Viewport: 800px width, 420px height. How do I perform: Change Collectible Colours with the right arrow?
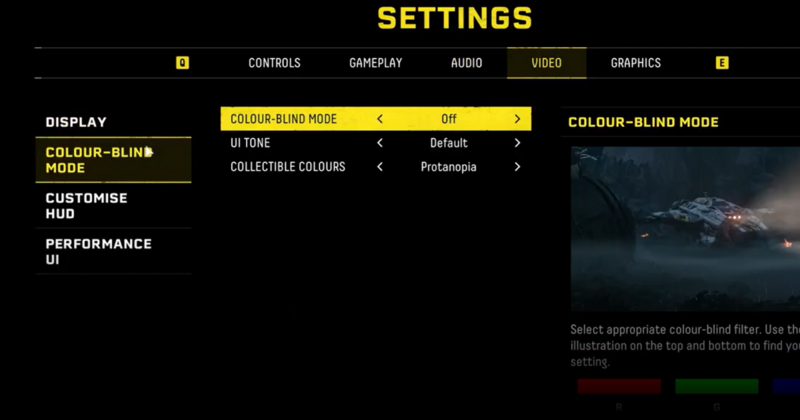517,167
